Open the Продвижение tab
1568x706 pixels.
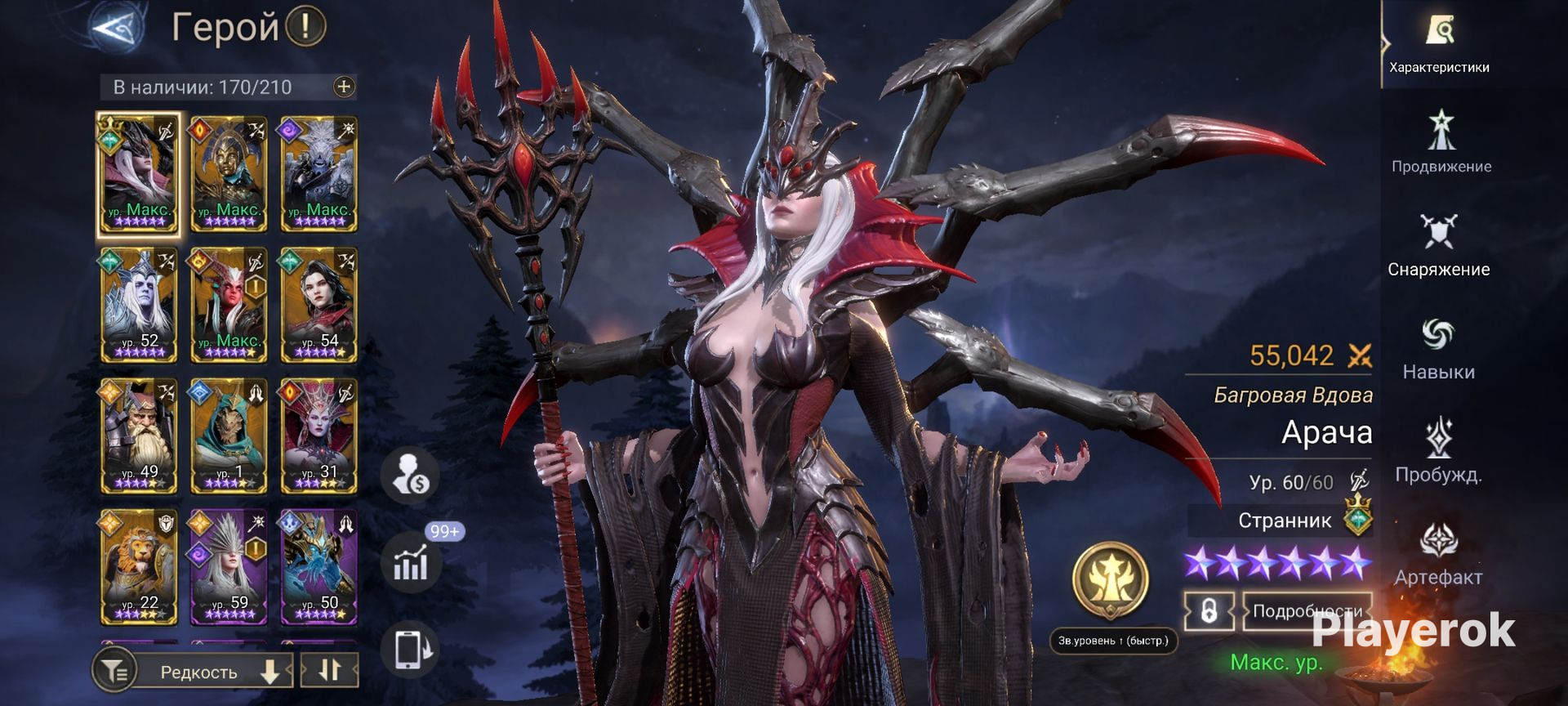[x=1441, y=143]
